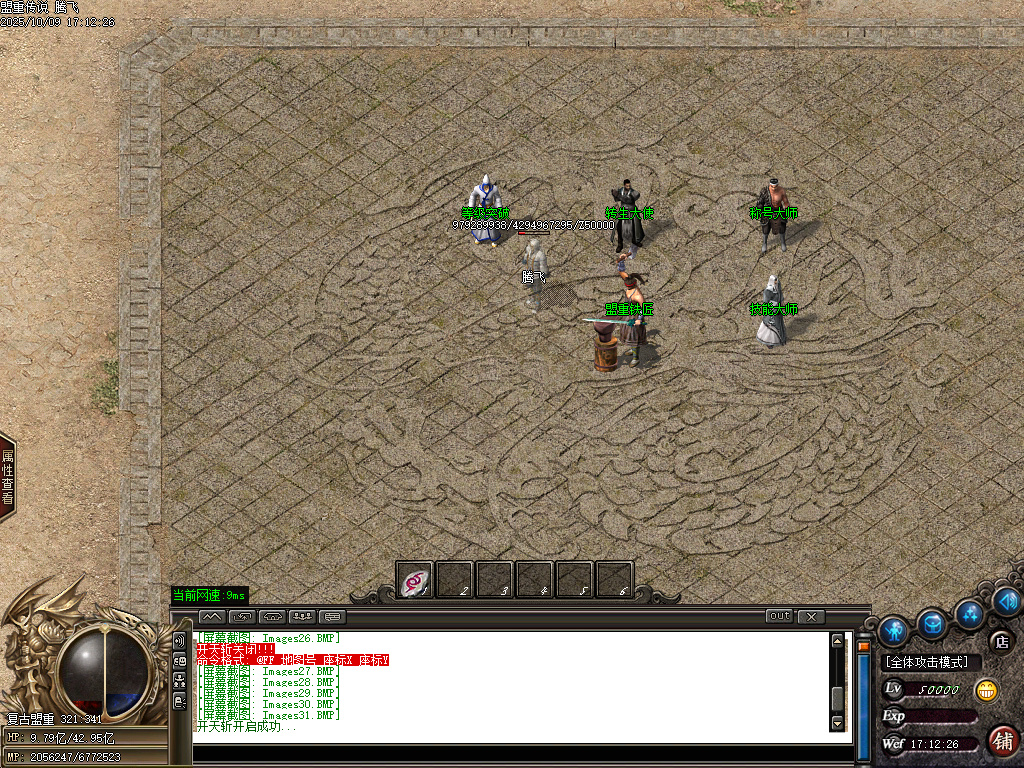Open the red 铺 stall button
Viewport: 1024px width, 768px height.
1002,740
